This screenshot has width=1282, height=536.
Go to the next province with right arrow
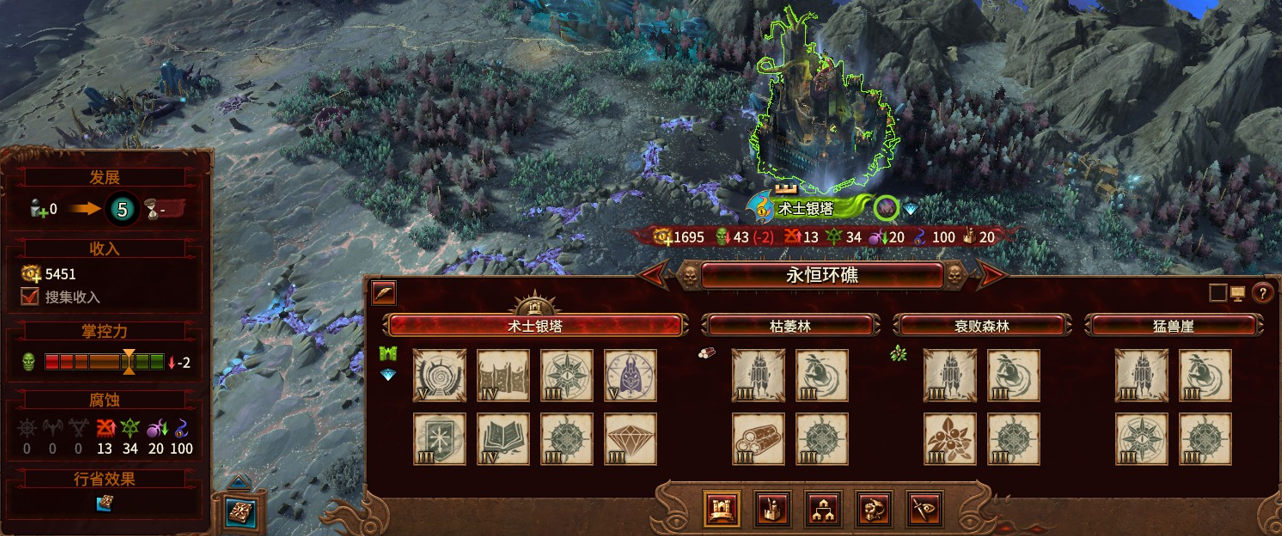(990, 274)
